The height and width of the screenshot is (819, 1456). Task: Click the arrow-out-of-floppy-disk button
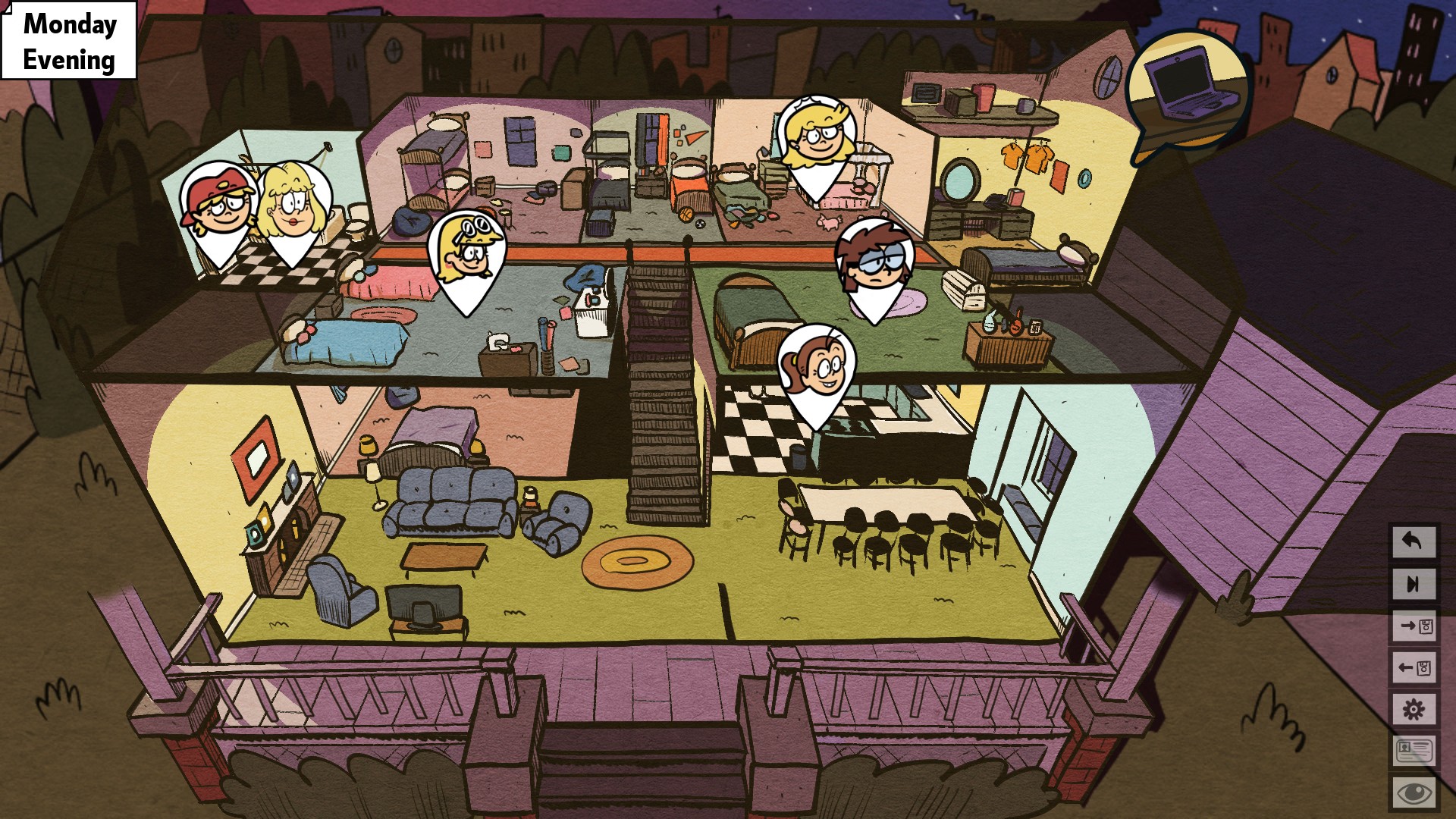click(x=1413, y=668)
